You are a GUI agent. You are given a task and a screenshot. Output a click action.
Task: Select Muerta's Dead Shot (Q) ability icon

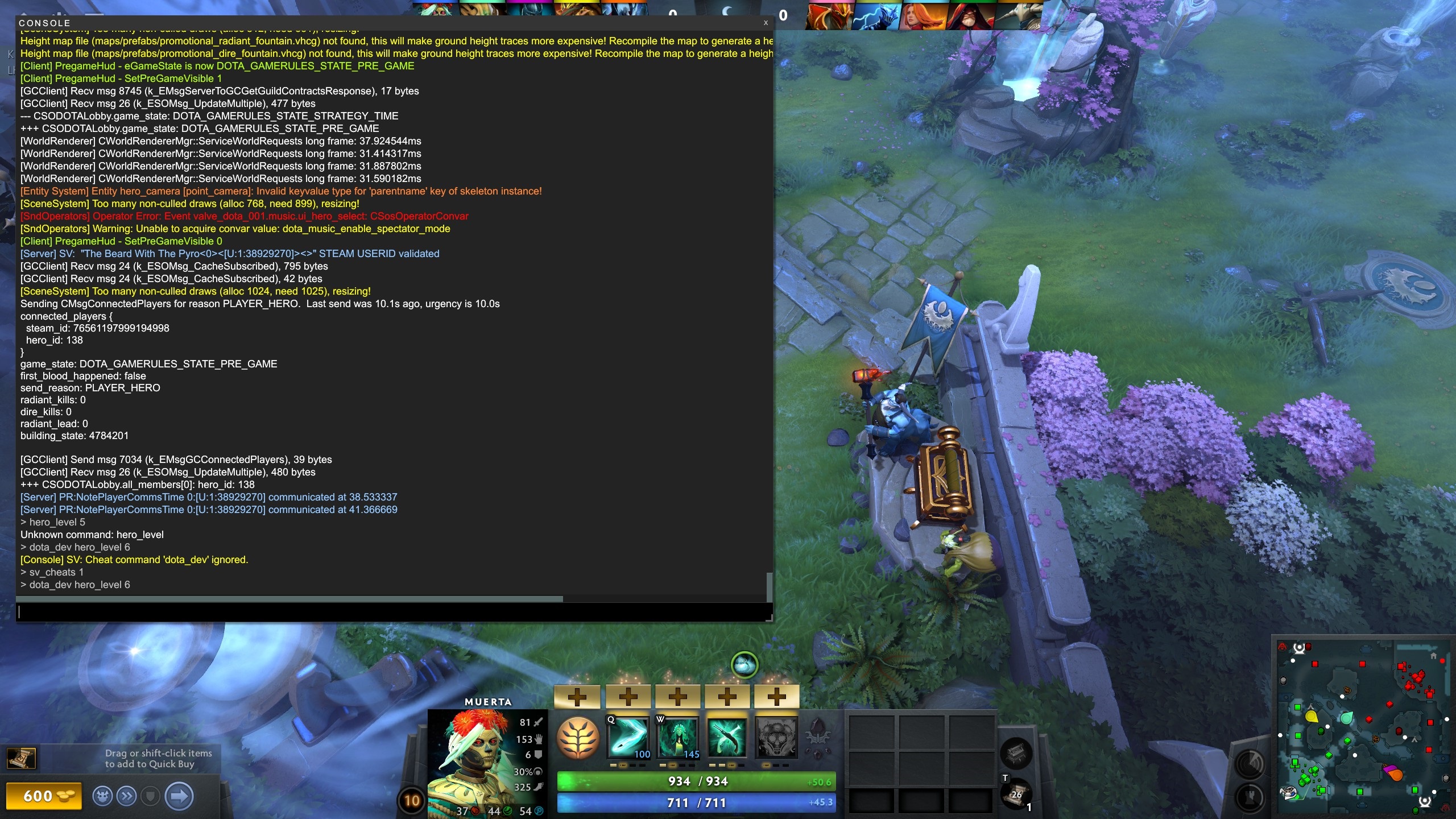coord(628,739)
